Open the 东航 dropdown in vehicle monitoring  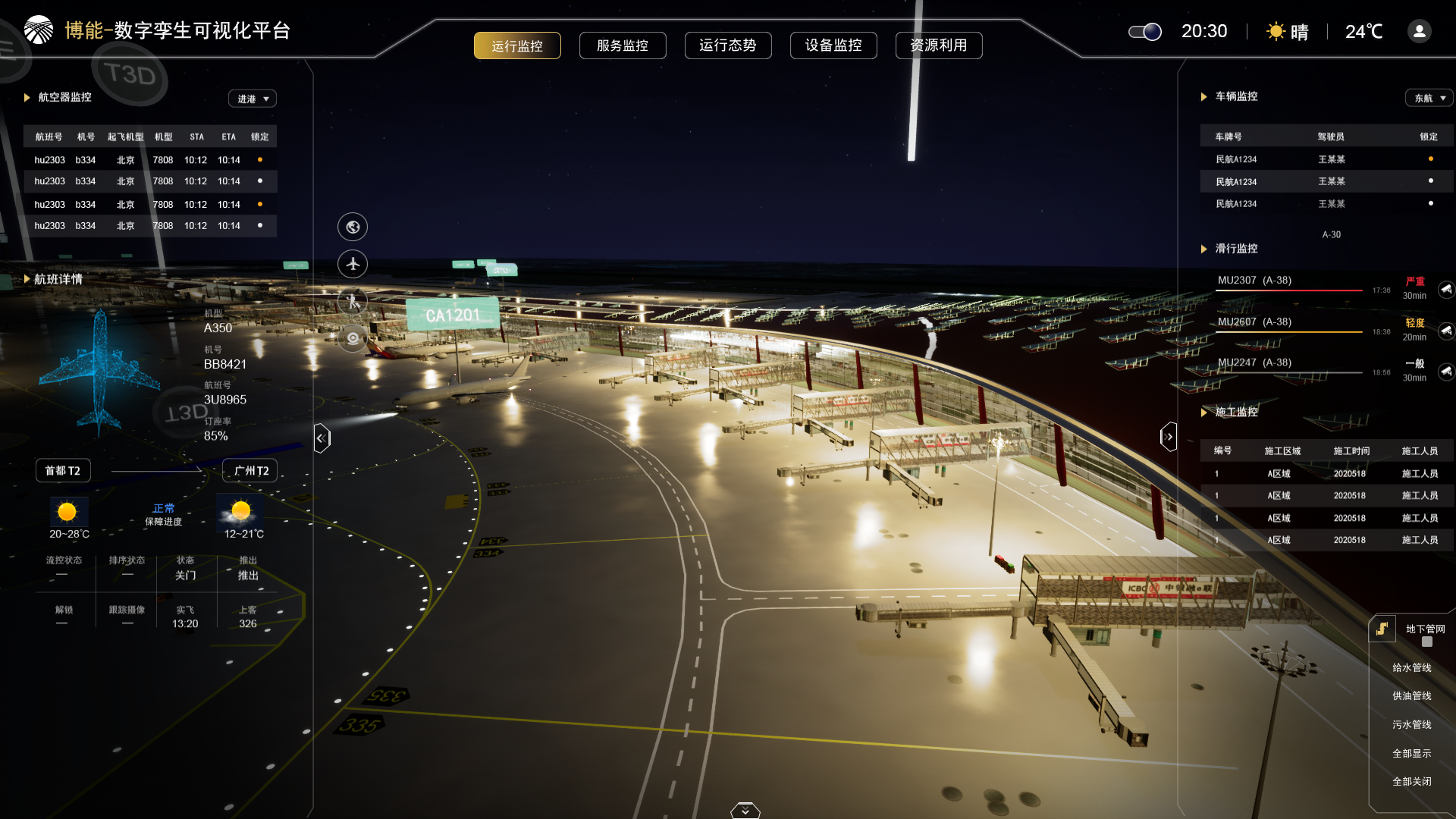pyautogui.click(x=1429, y=98)
